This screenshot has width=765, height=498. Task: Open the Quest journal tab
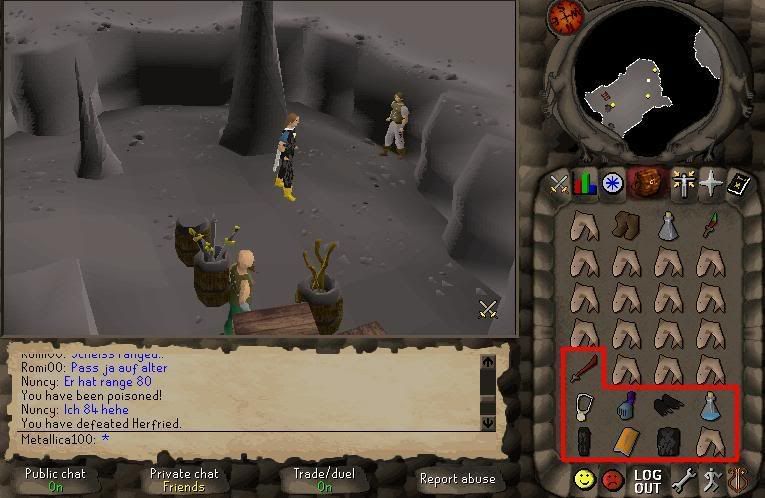tap(612, 184)
